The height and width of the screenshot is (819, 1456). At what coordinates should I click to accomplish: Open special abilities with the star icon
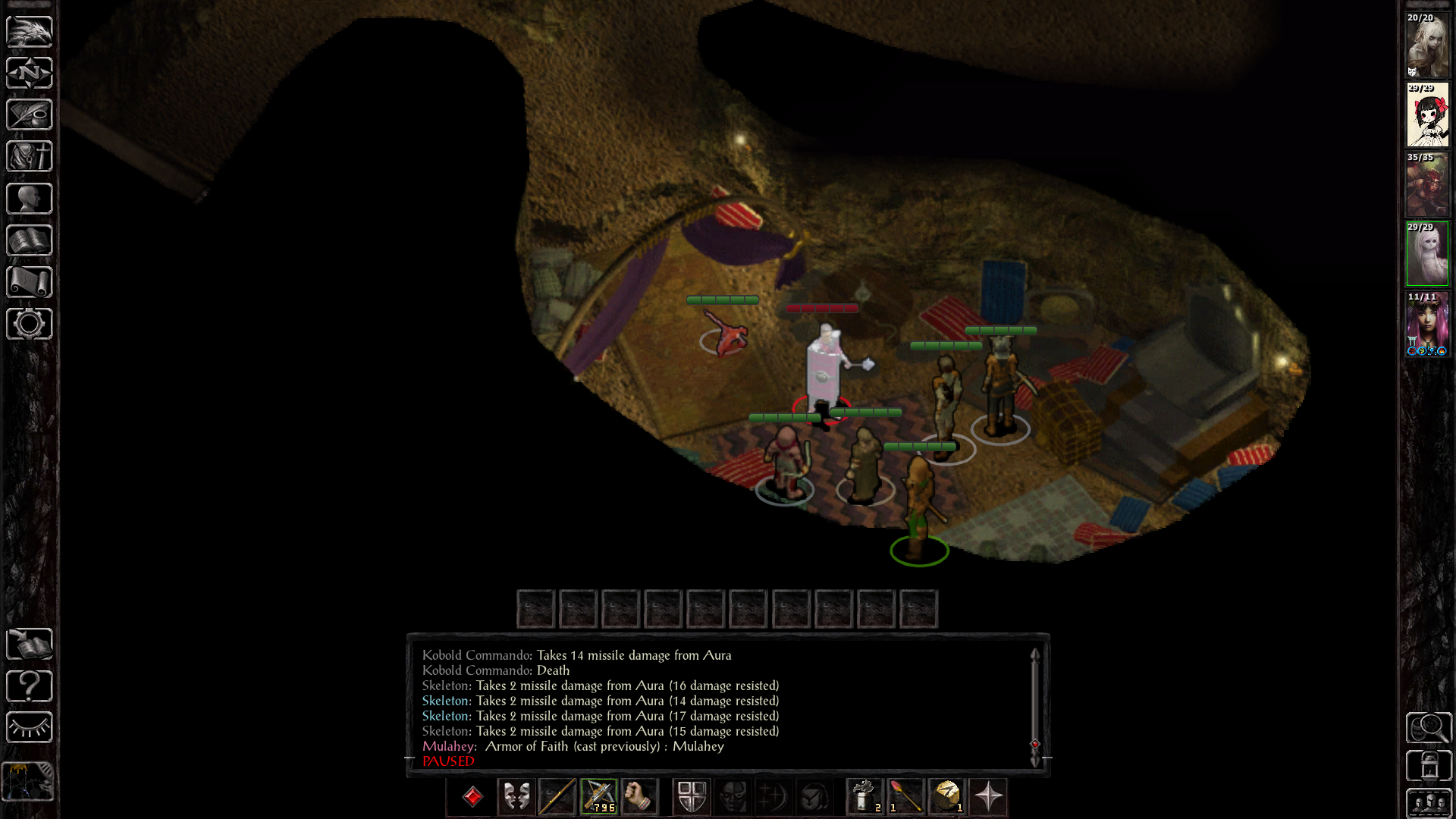988,797
